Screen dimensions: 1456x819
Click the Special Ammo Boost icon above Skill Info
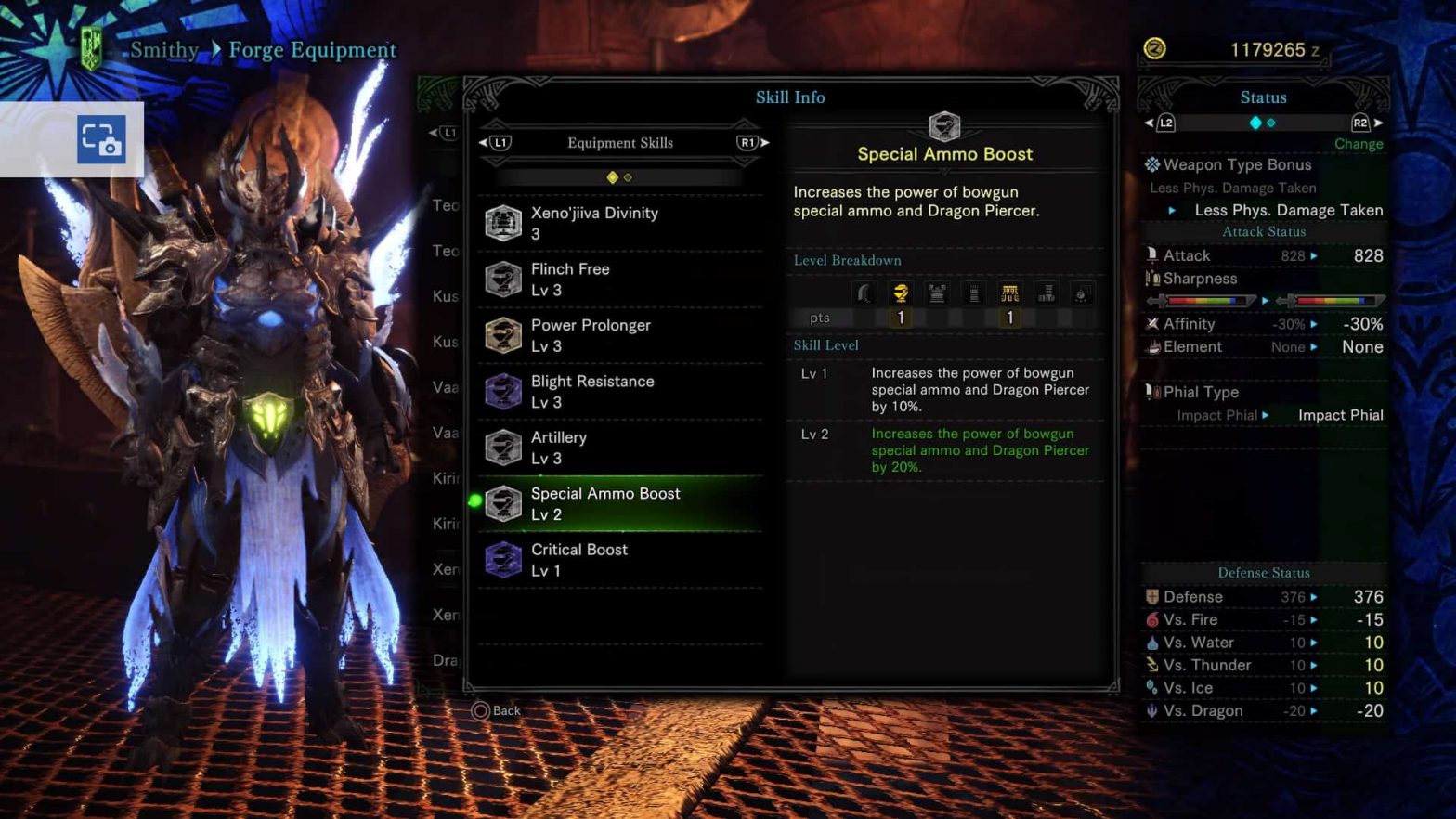[944, 126]
